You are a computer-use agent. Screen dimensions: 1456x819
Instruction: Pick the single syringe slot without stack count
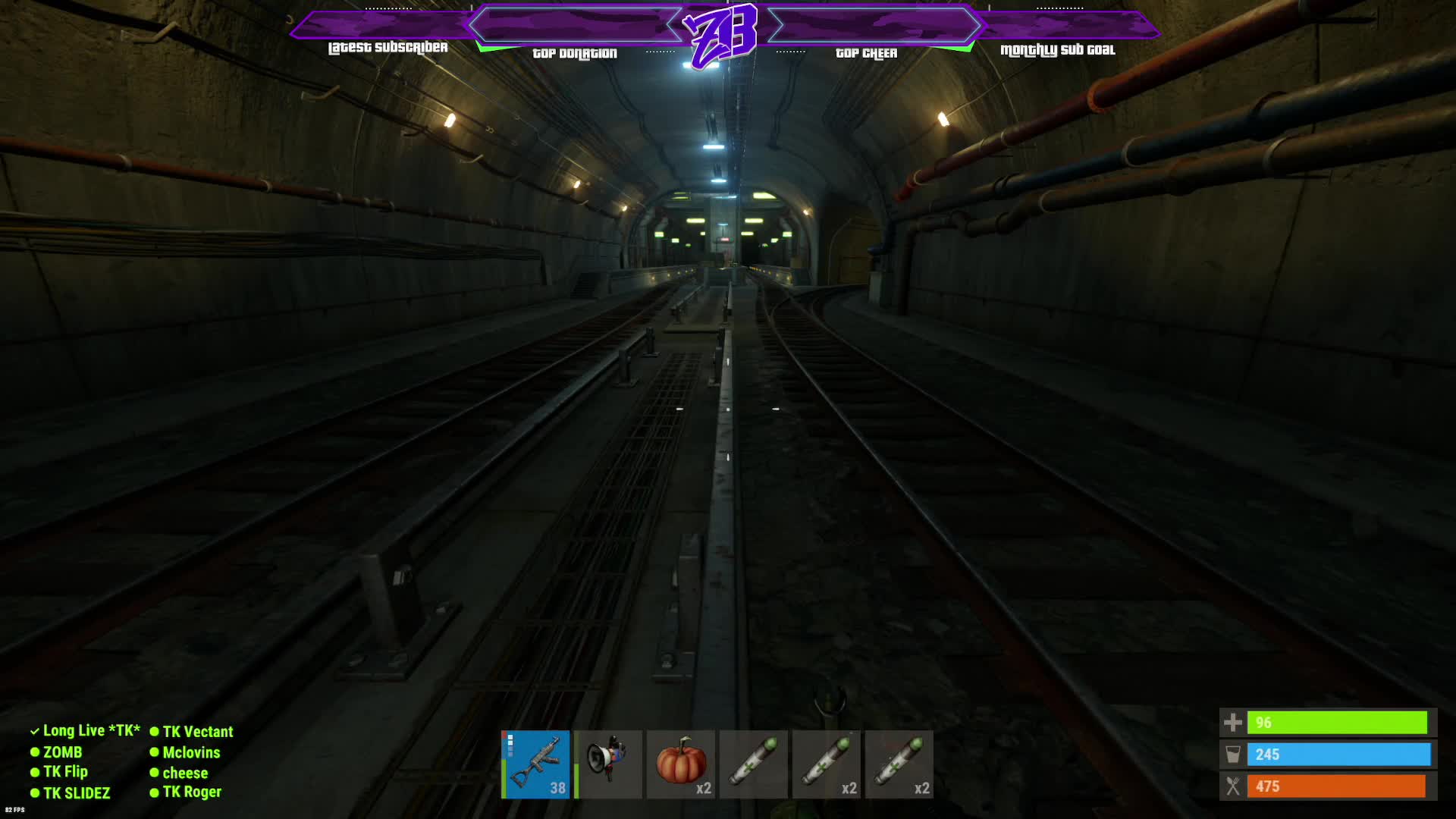pos(754,764)
